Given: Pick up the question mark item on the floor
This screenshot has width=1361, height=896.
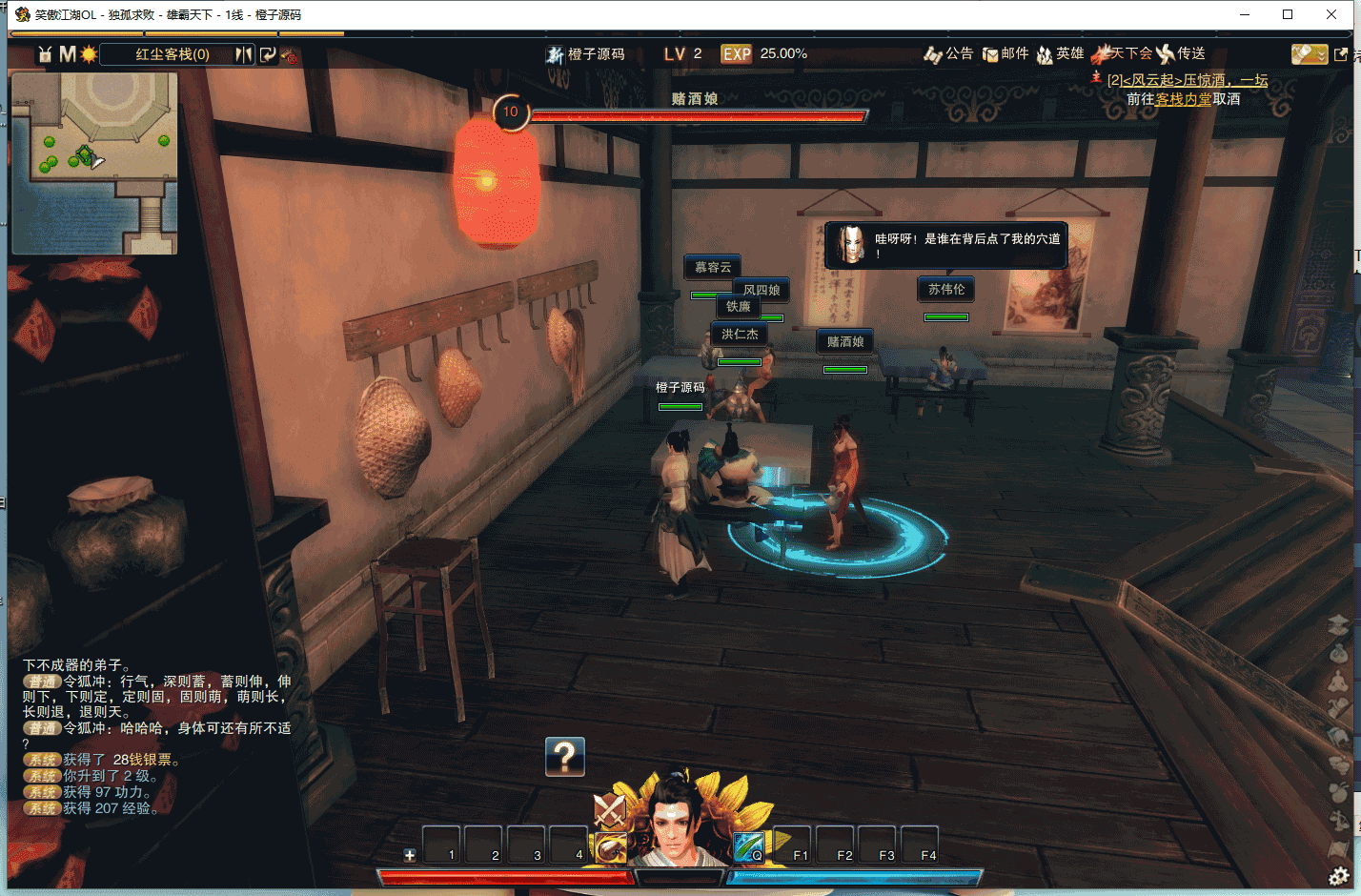Looking at the screenshot, I should (x=565, y=758).
